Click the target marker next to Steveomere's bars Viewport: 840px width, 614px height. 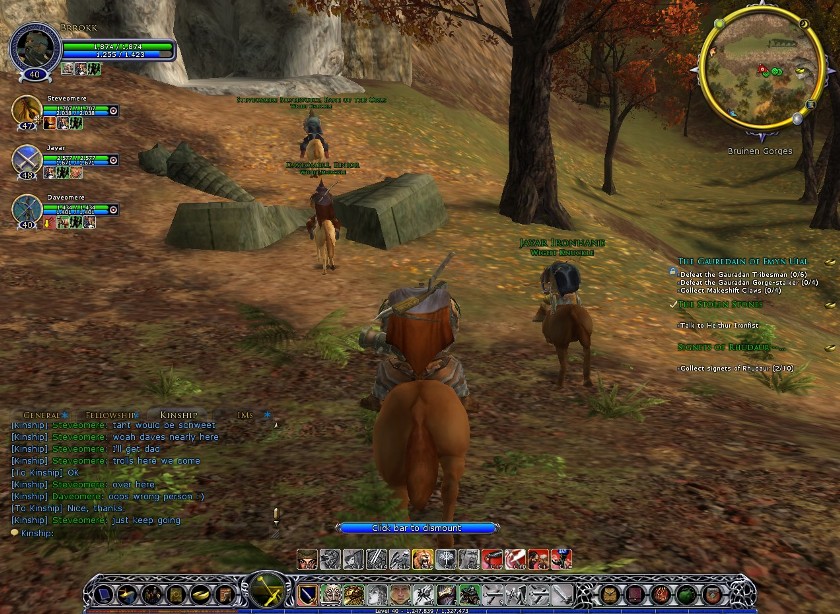pos(113,110)
